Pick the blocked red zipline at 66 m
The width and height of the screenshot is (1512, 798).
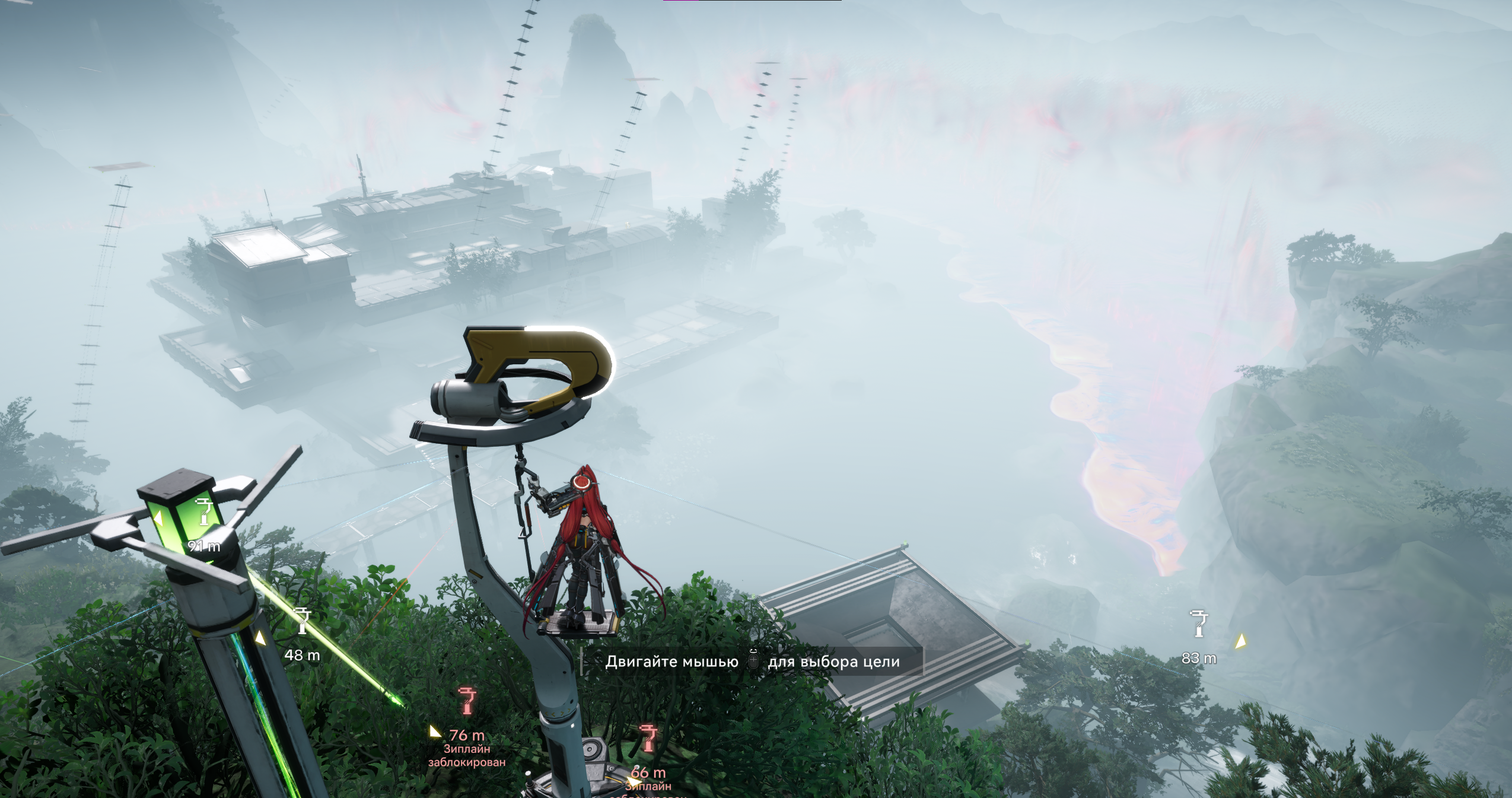(x=648, y=739)
